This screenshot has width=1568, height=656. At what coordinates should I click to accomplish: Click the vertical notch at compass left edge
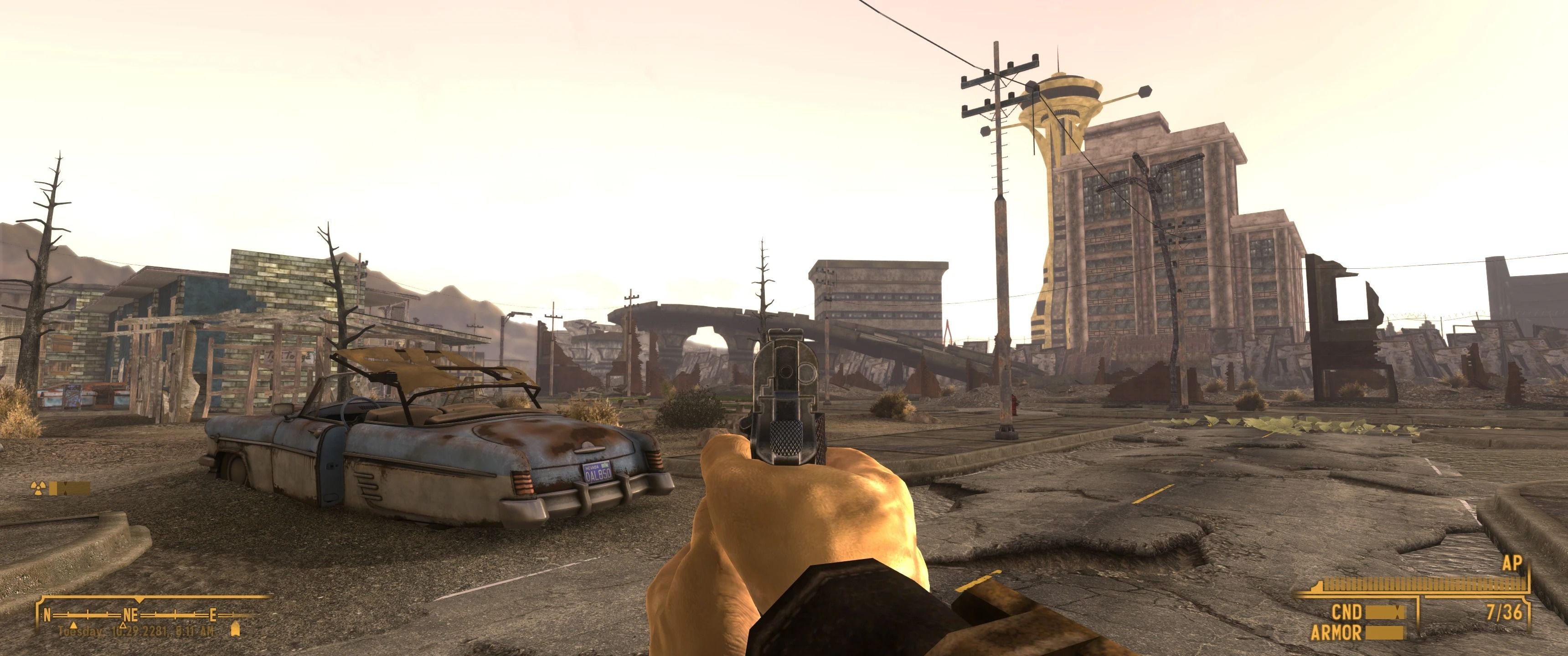41,616
